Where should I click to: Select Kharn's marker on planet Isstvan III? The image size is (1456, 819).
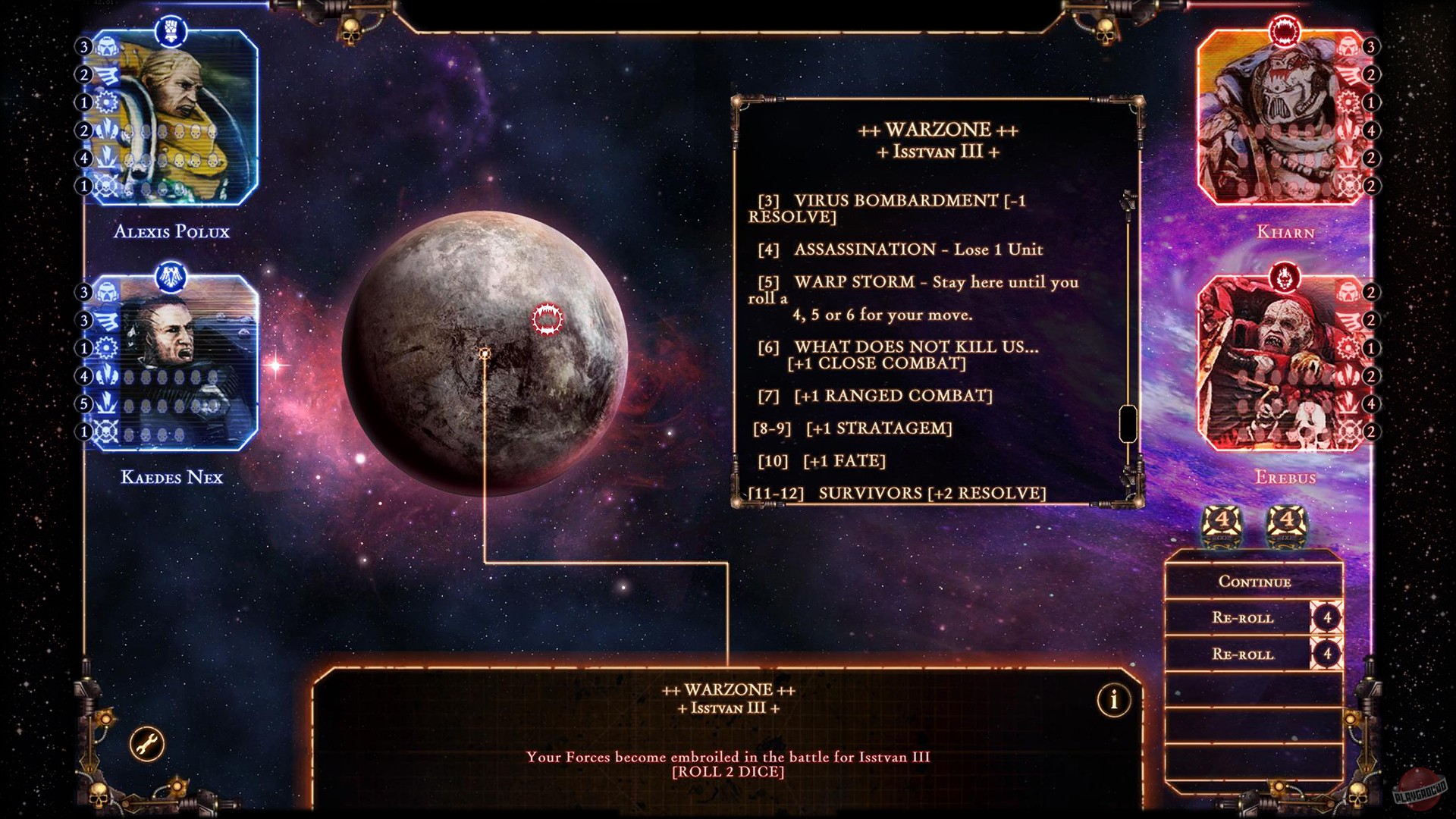pyautogui.click(x=548, y=319)
